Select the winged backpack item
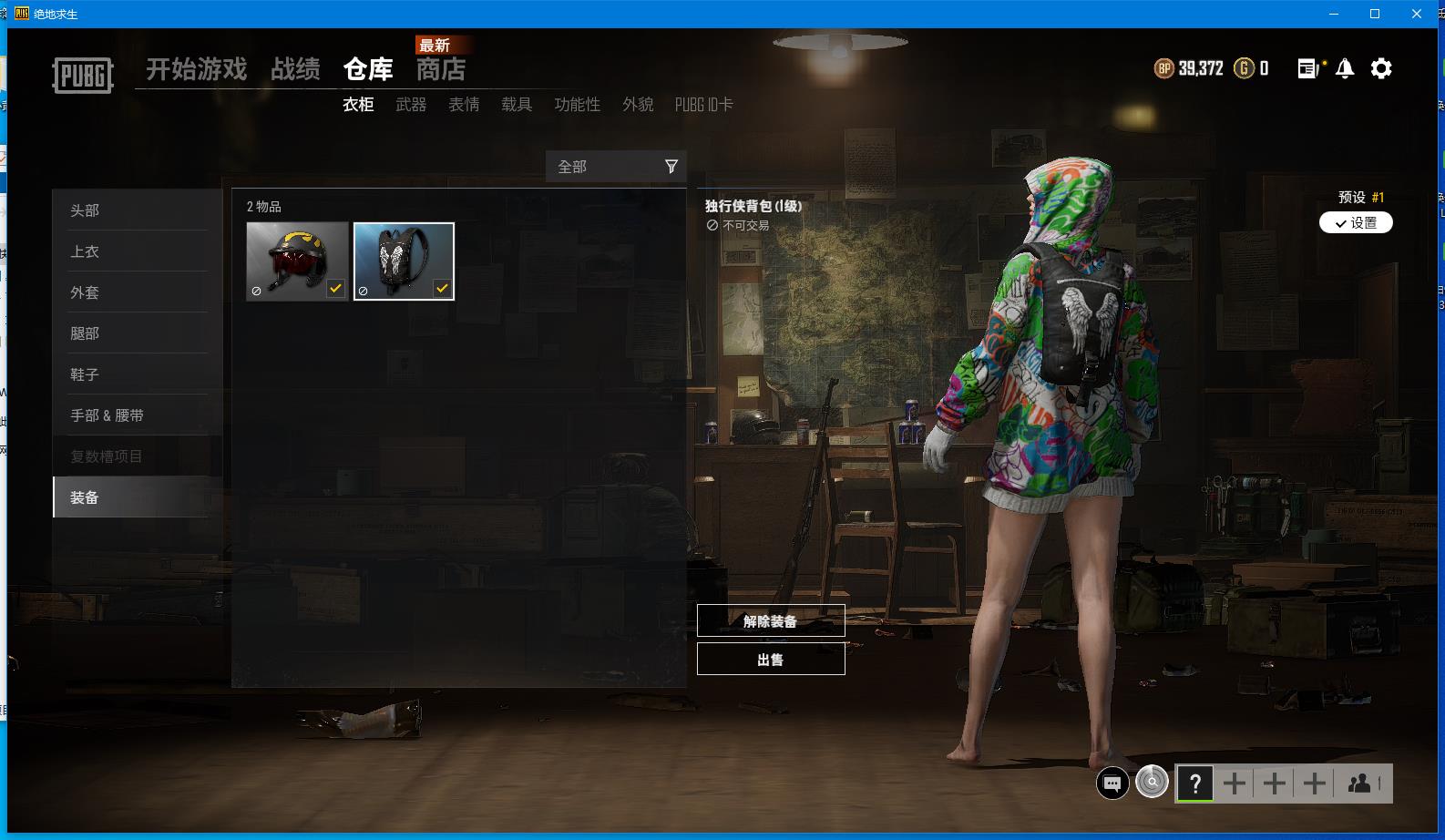This screenshot has width=1445, height=840. tap(404, 261)
